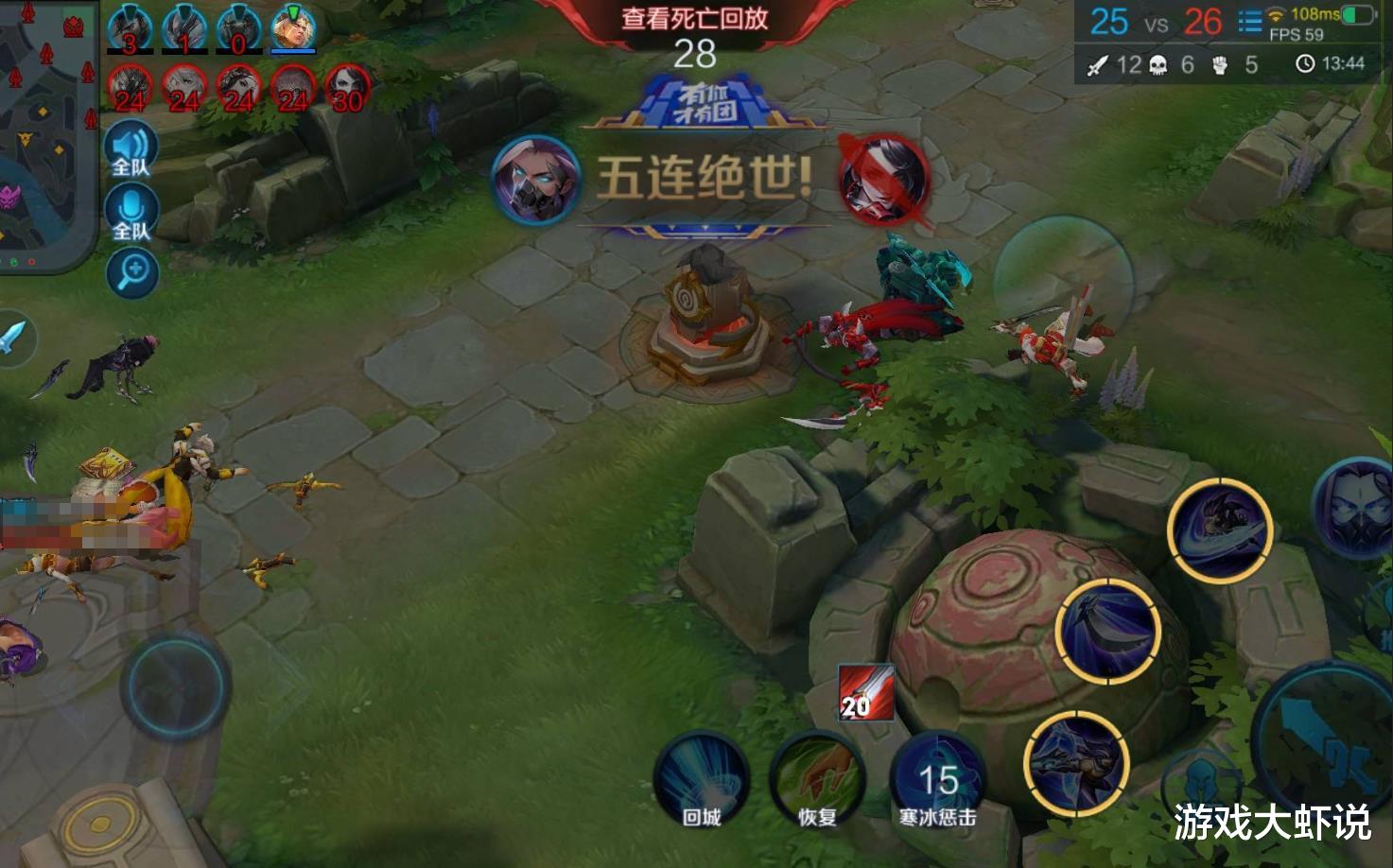Cast the 寒冰惩击 summoner spell
The width and height of the screenshot is (1393, 868).
click(x=938, y=779)
